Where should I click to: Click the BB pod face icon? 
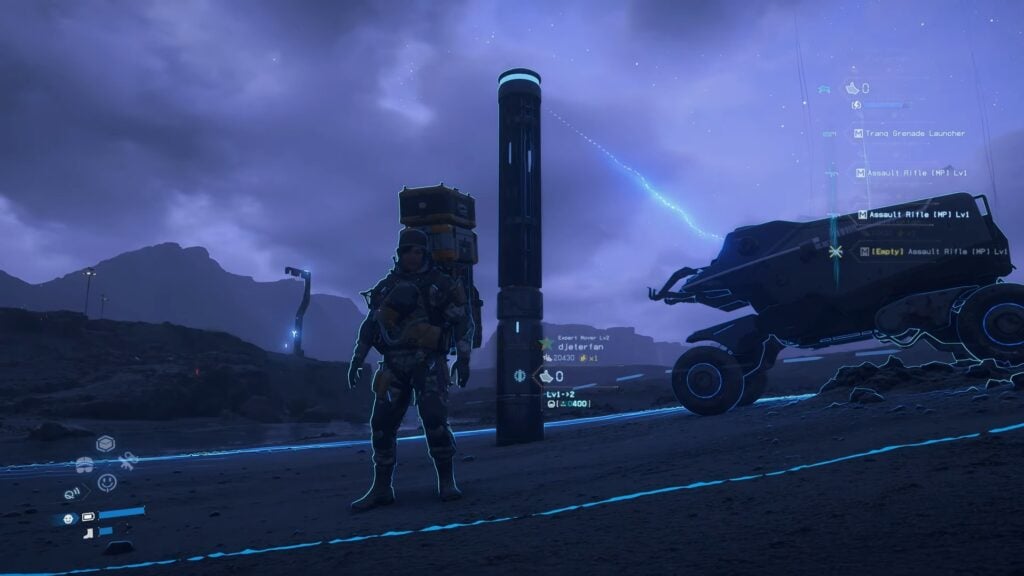pyautogui.click(x=68, y=518)
